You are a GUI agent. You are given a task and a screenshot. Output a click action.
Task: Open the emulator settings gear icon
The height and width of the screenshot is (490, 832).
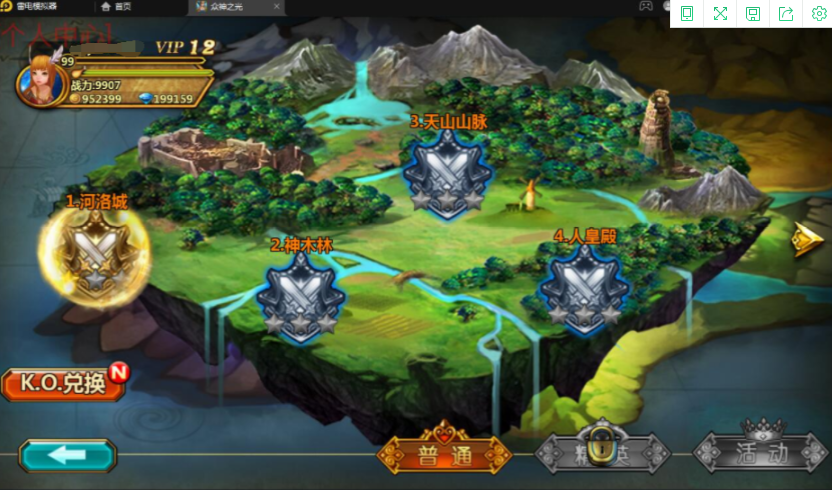tap(818, 13)
